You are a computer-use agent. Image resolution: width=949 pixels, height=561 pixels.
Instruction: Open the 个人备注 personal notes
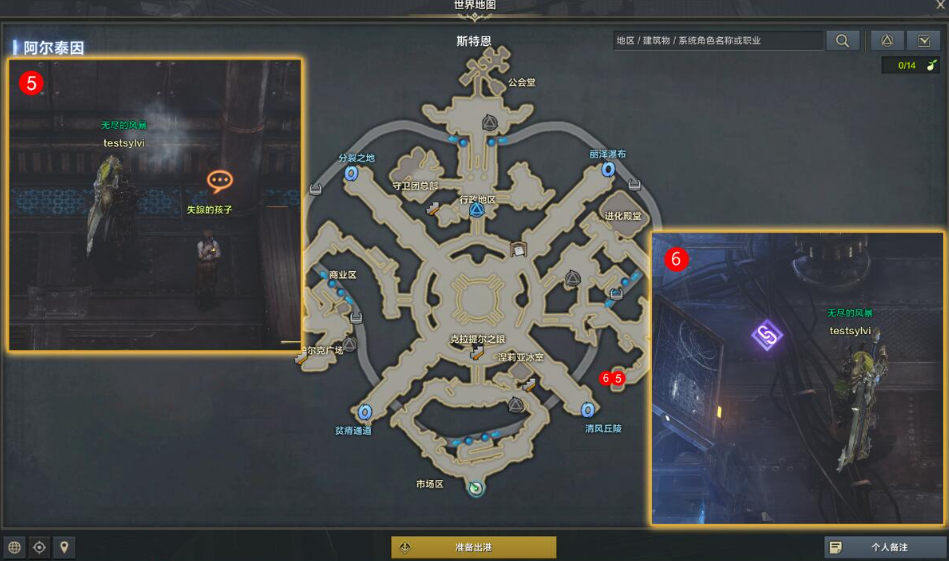pos(885,547)
